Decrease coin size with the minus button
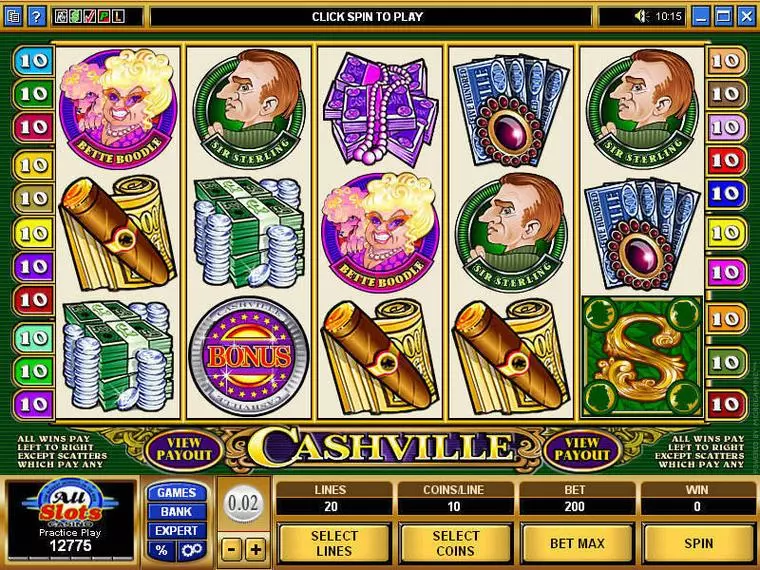 click(230, 550)
